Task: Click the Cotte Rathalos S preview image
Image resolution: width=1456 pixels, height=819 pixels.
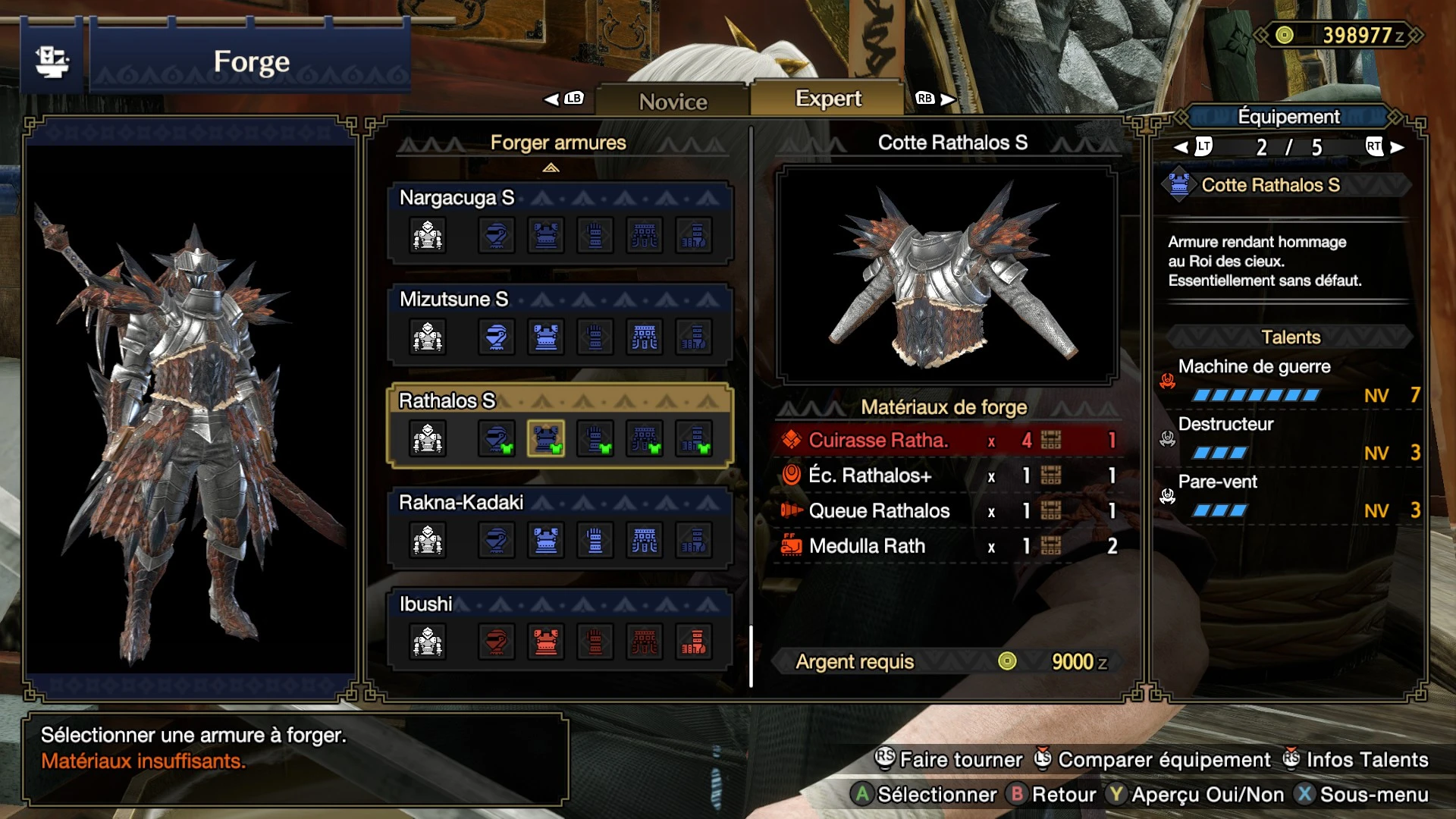Action: click(x=946, y=275)
